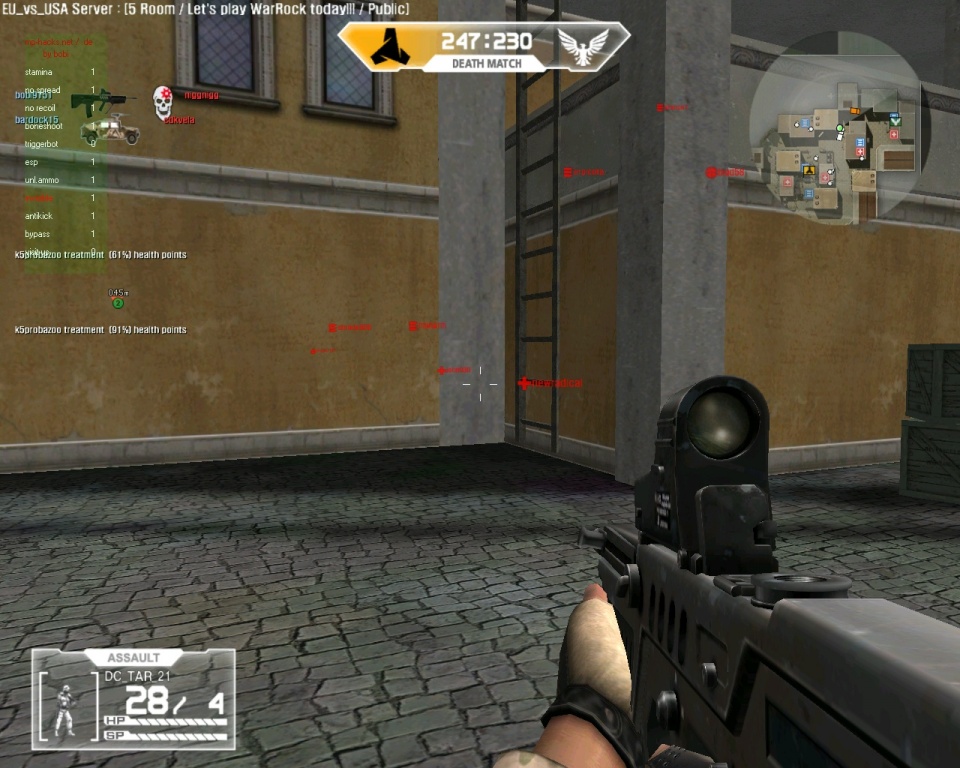The image size is (960, 768).
Task: Click the yellow Derbaran team emblem
Action: click(386, 46)
